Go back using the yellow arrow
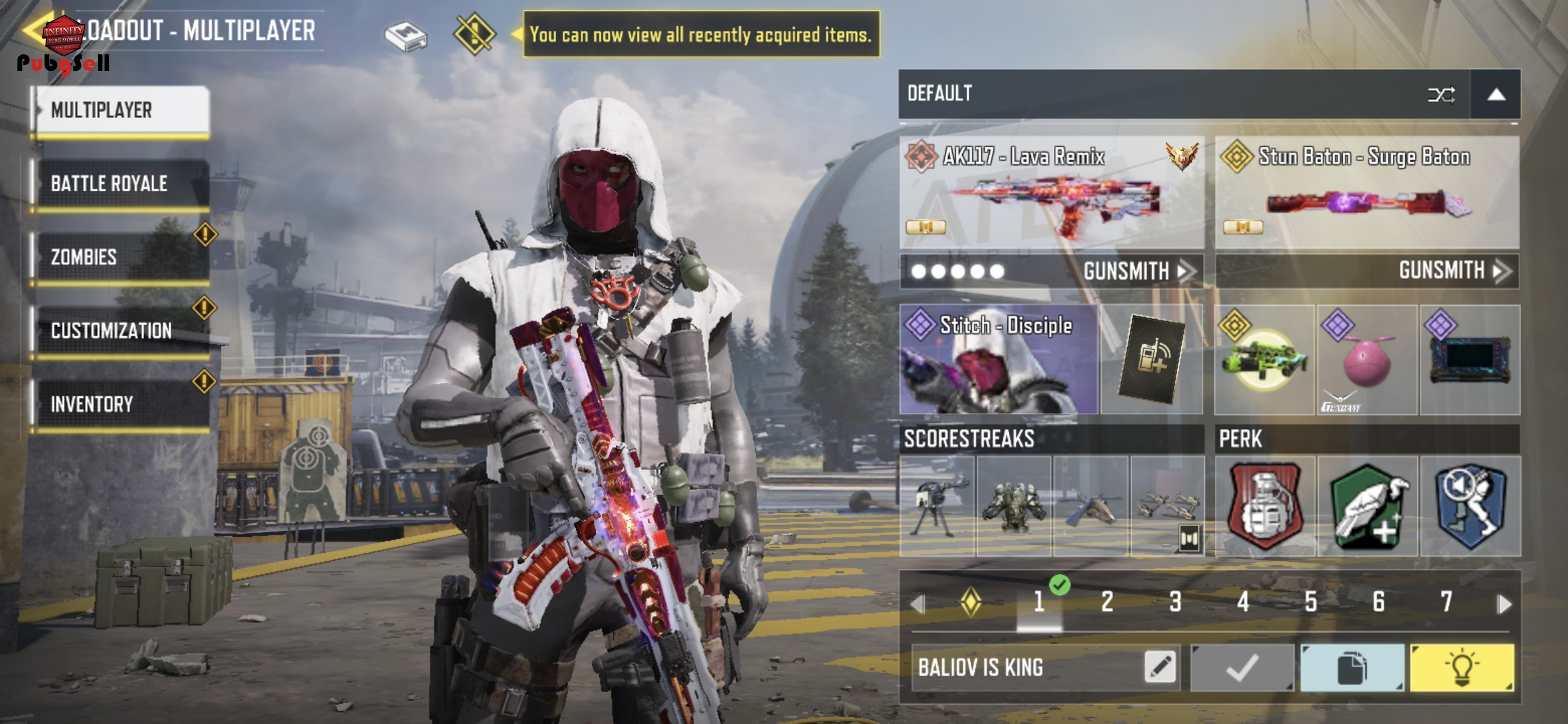Screen dimensions: 1568x724 [x=34, y=31]
